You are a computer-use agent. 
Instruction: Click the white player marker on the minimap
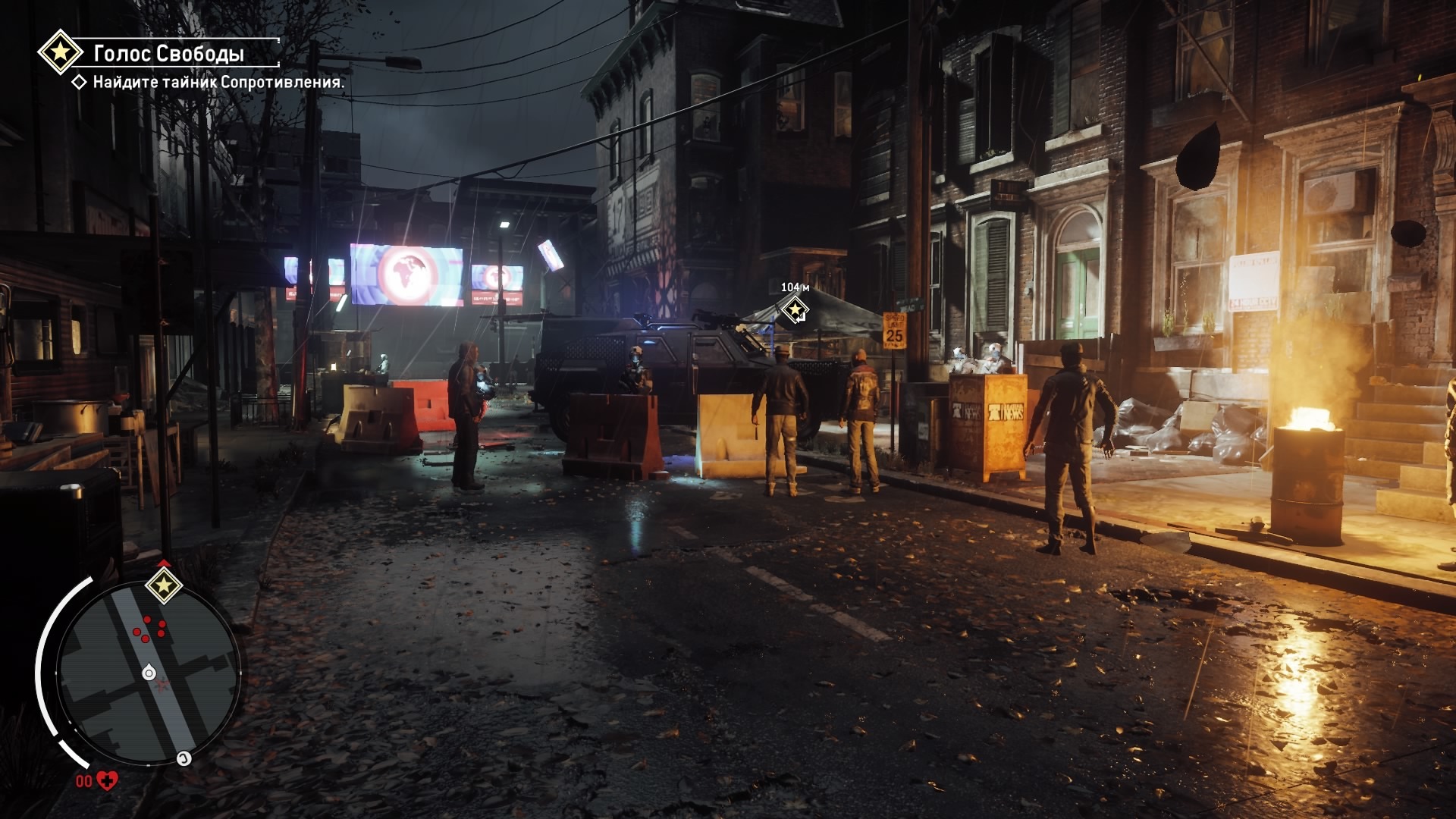click(149, 673)
